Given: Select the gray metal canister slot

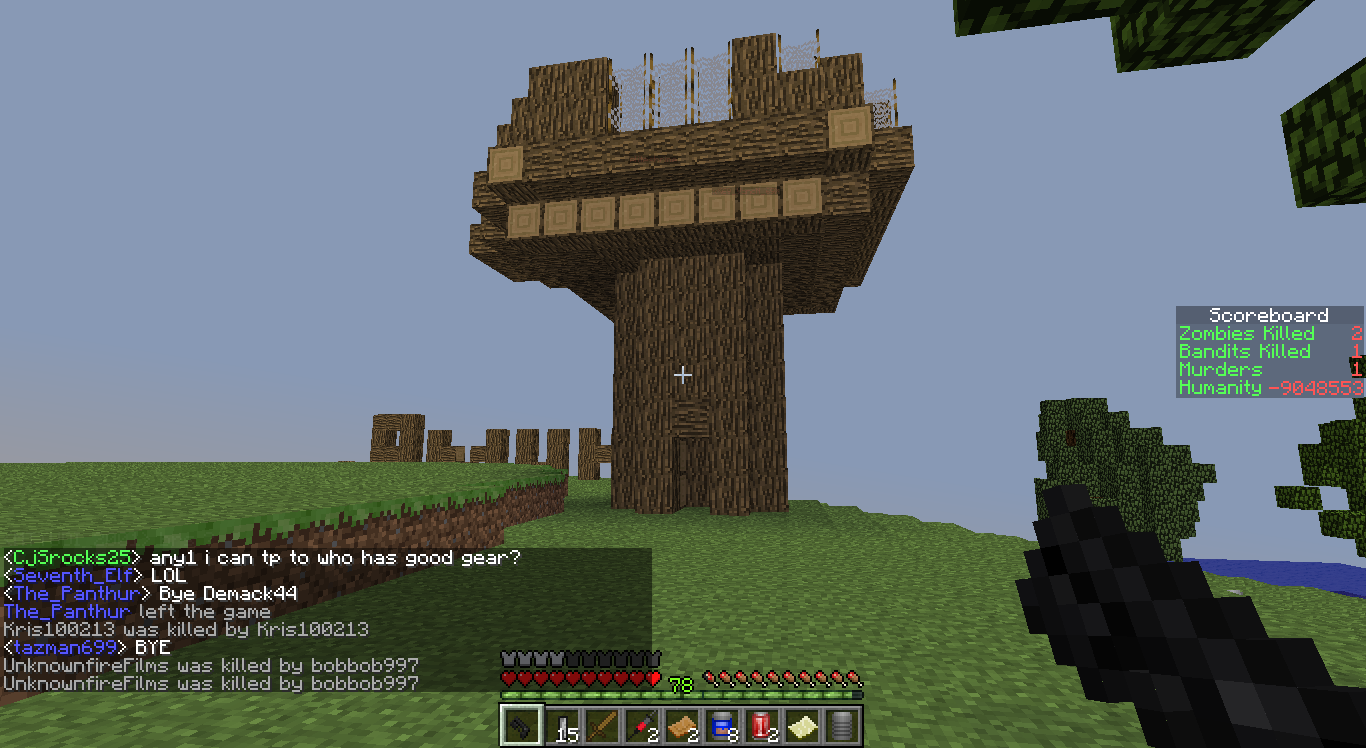Looking at the screenshot, I should (x=841, y=726).
